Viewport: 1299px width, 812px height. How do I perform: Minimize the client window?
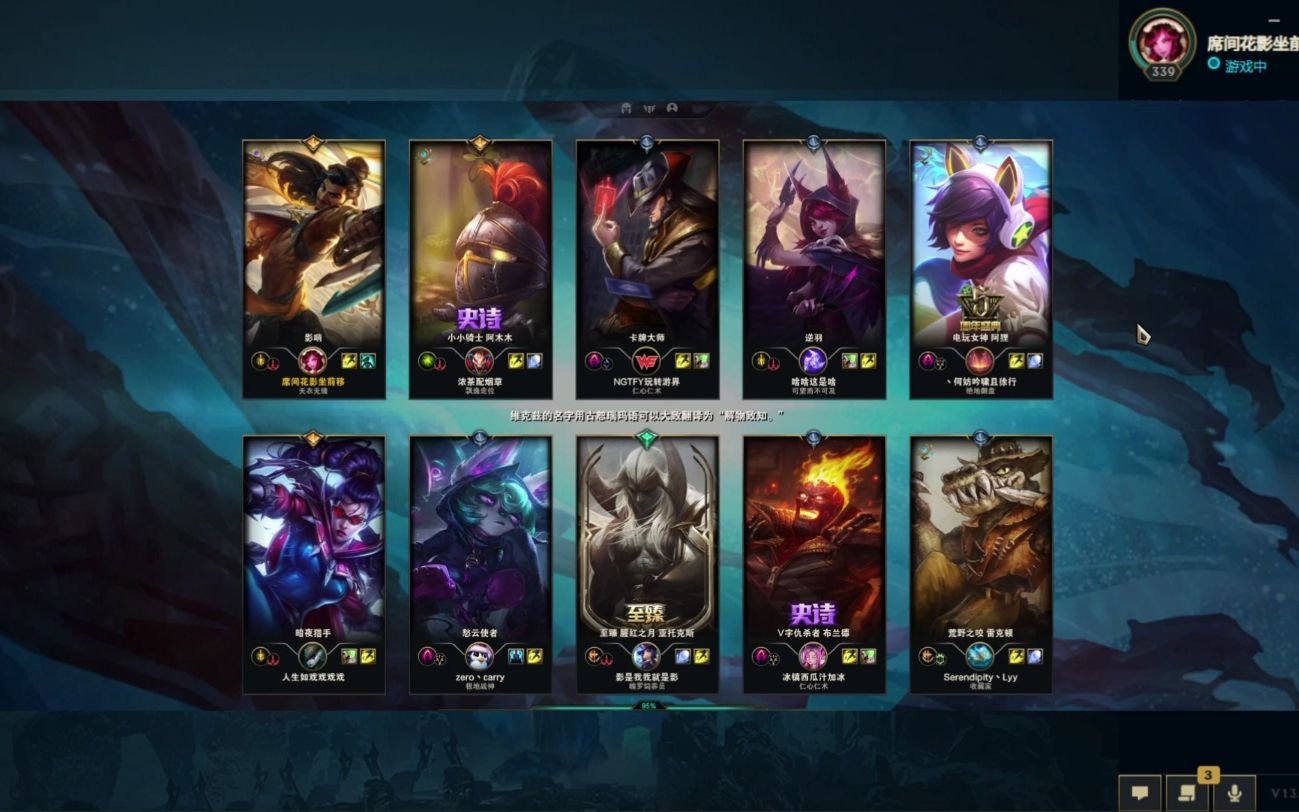point(1273,19)
